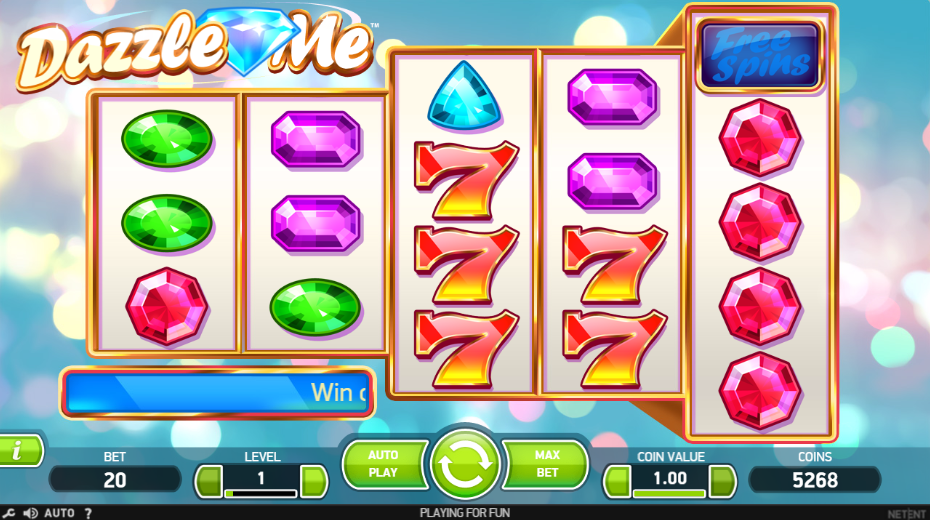
Task: Decrease the bet level
Action: point(208,481)
